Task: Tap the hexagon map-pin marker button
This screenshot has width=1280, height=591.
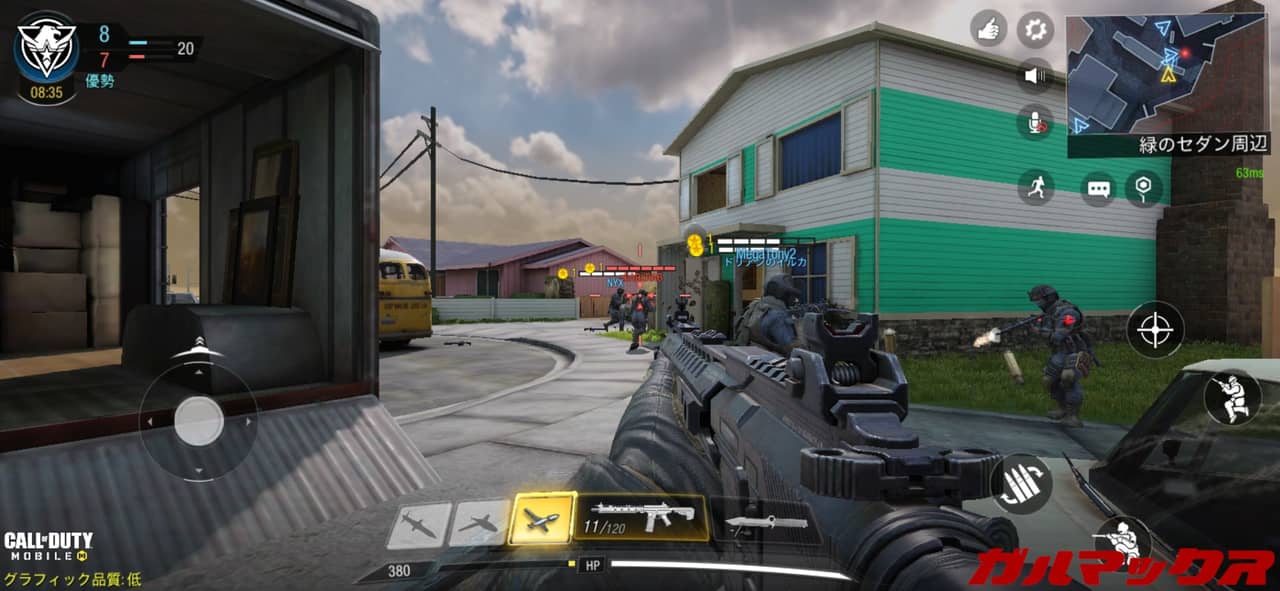Action: coord(1145,187)
